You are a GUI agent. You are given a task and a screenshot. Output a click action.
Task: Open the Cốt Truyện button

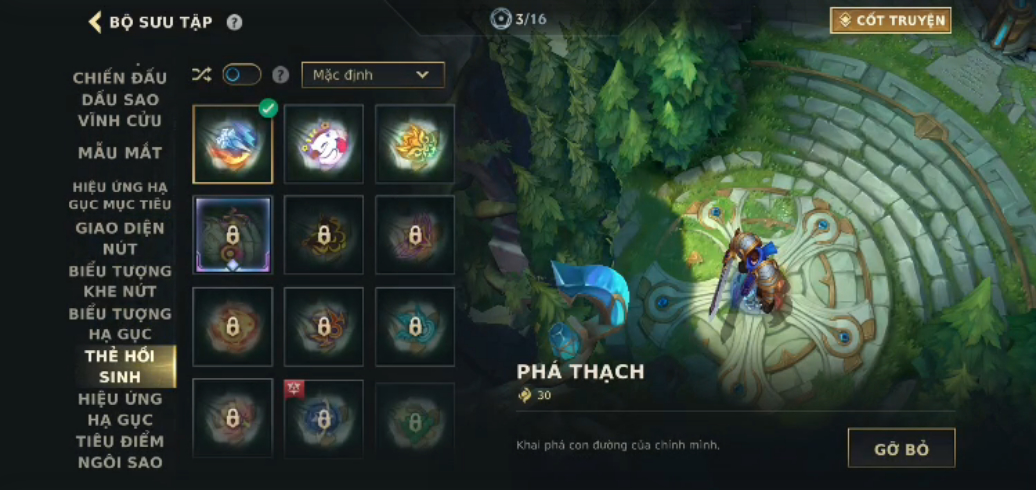tap(890, 20)
